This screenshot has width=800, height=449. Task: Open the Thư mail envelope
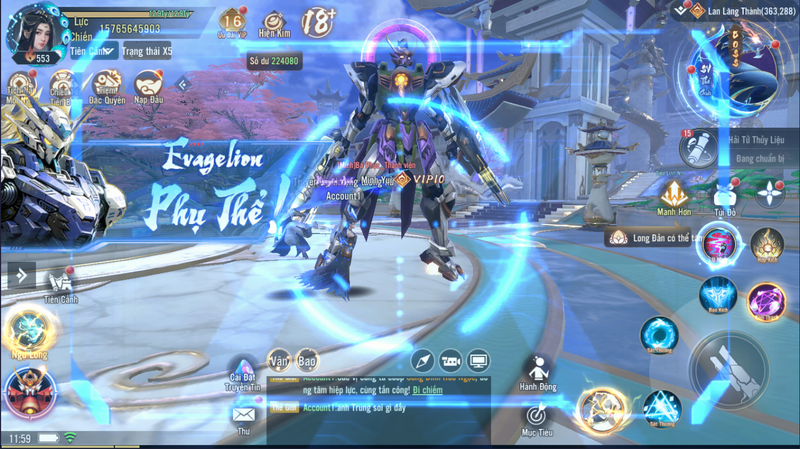(243, 415)
